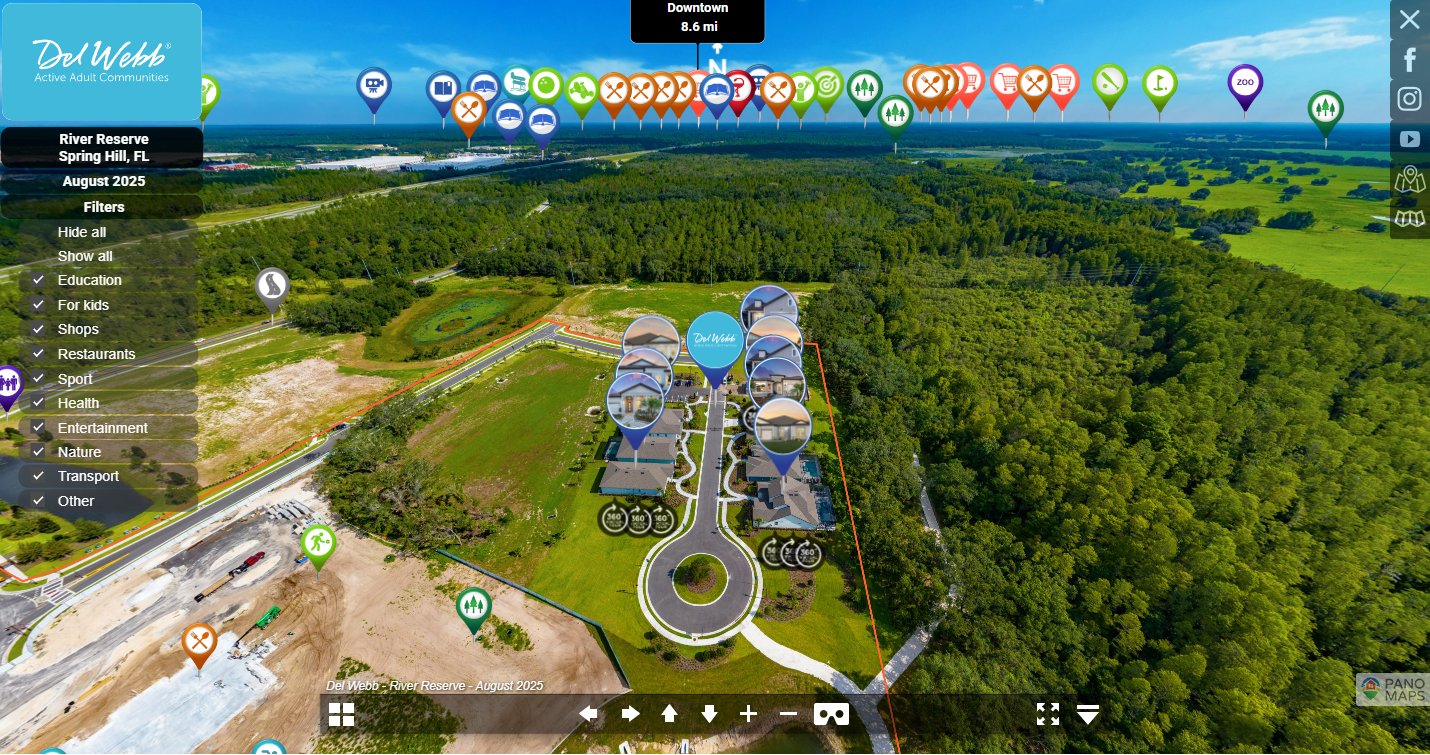
Task: Close the side panel with the X
Action: pyautogui.click(x=1409, y=19)
